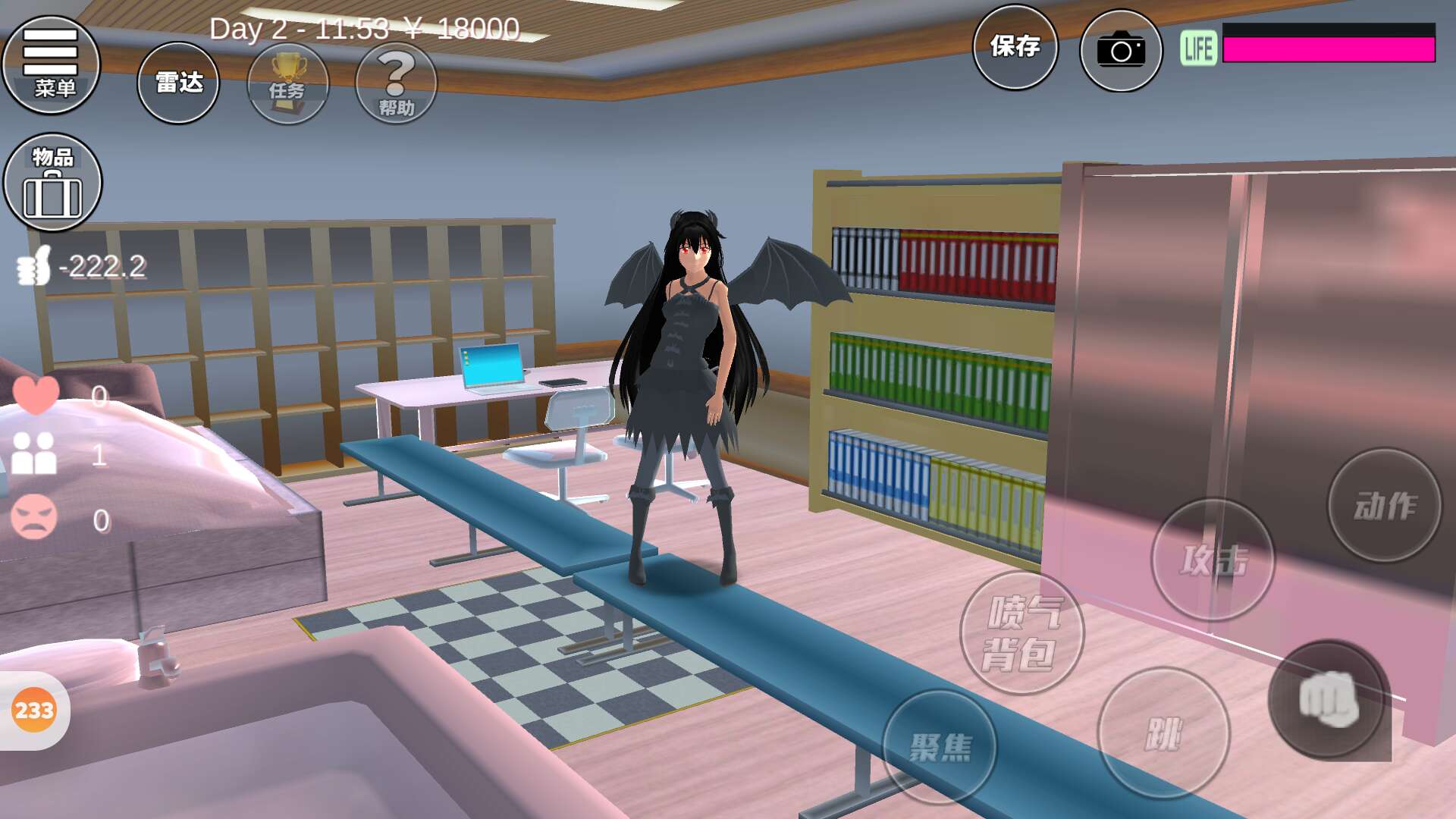Hit the fist punch button
Screen dimensions: 1456x819
(1328, 699)
